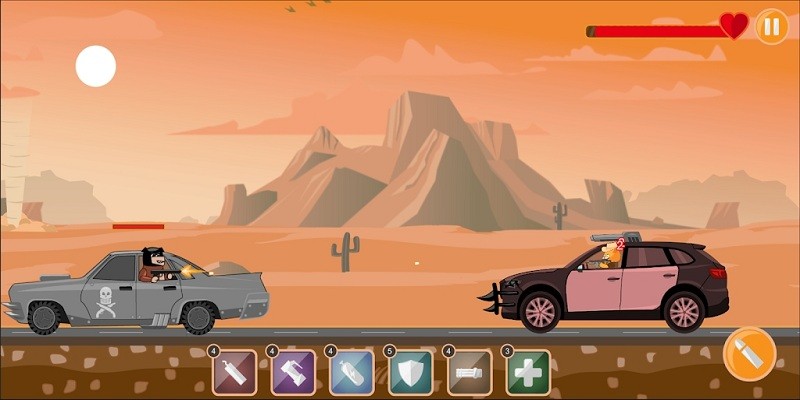Use the brown ammo belt item
The image size is (800, 400).
470,372
